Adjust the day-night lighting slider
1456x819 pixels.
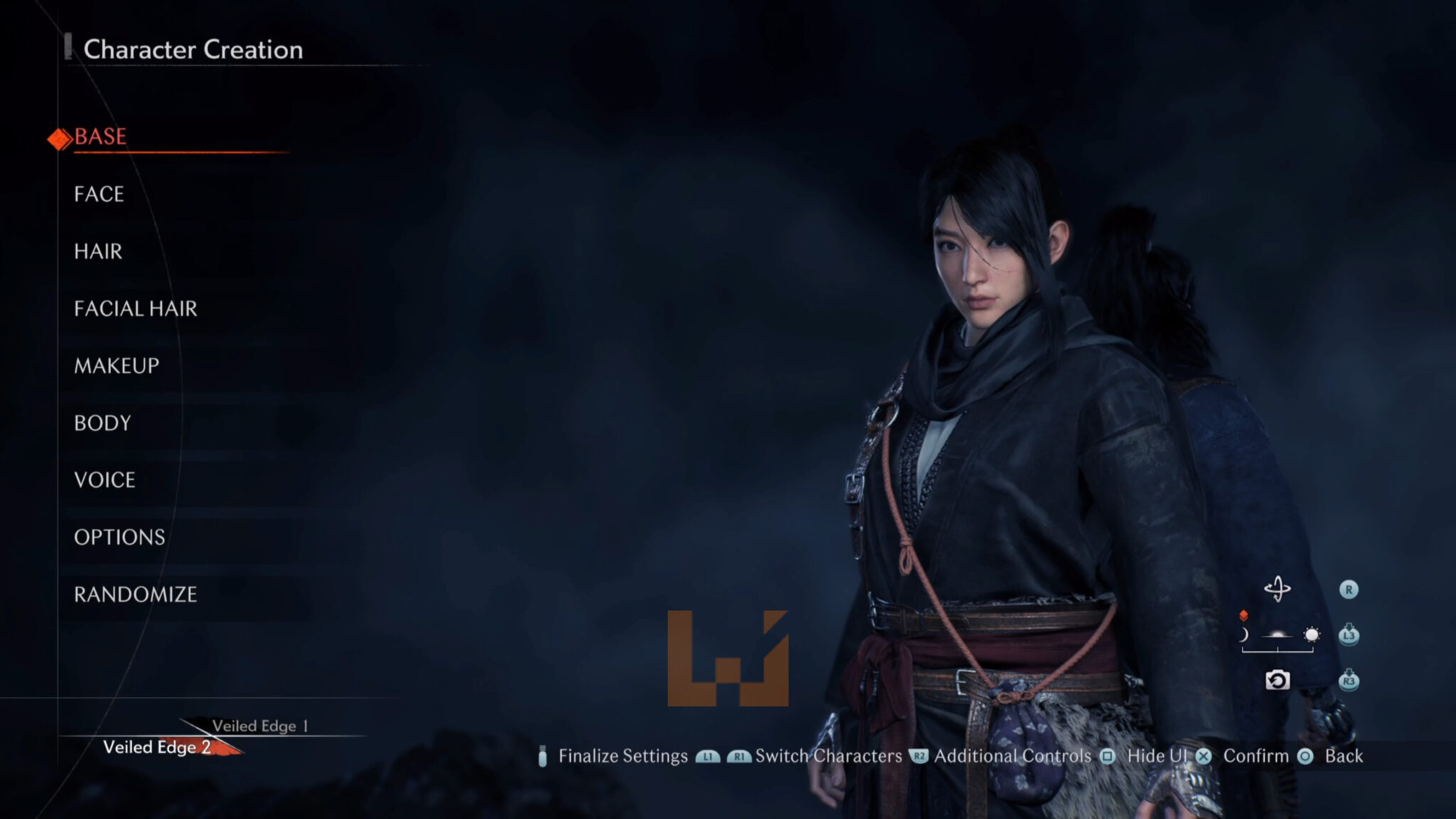click(1278, 651)
